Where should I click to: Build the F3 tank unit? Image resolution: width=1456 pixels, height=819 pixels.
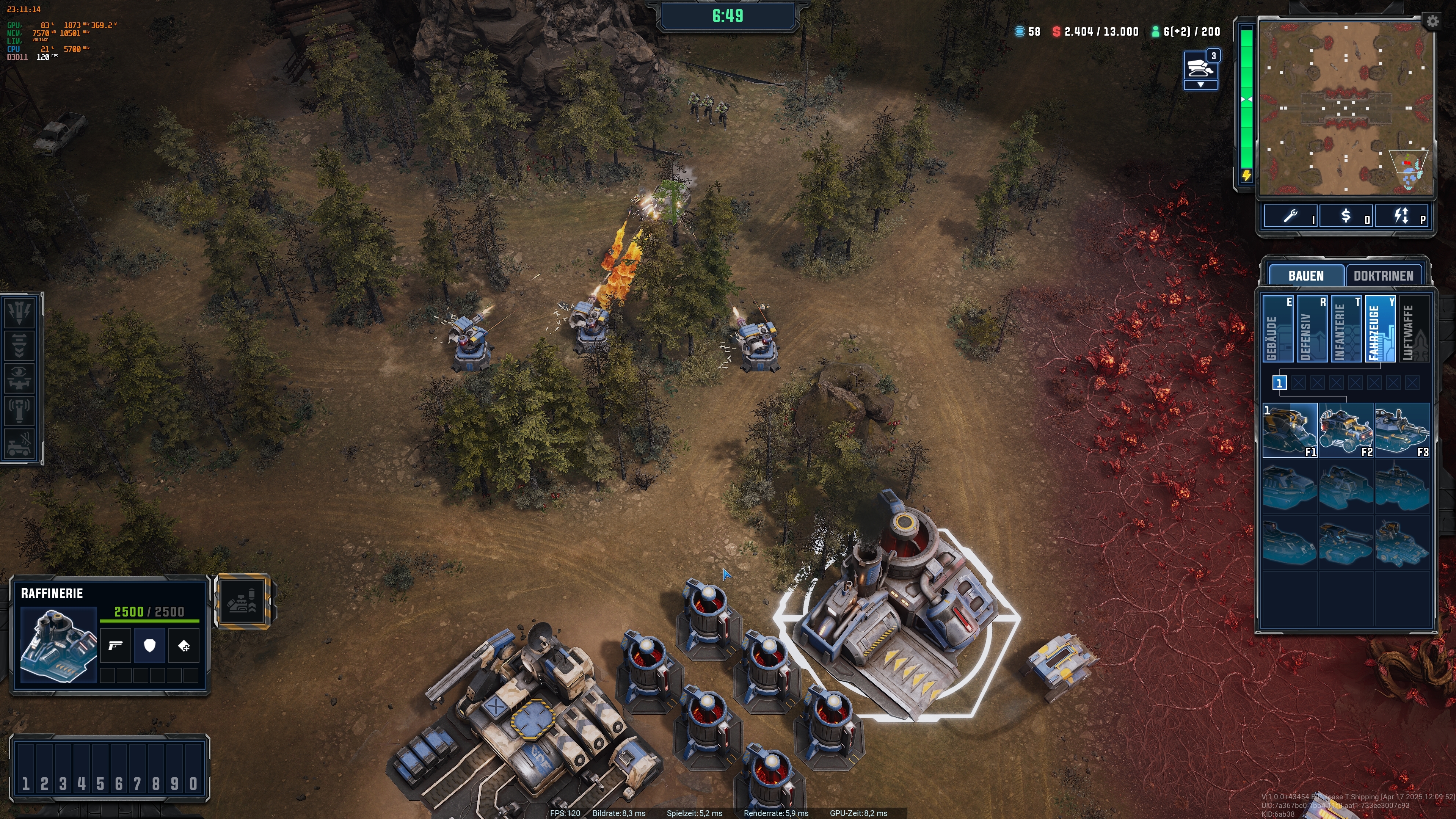point(1402,430)
